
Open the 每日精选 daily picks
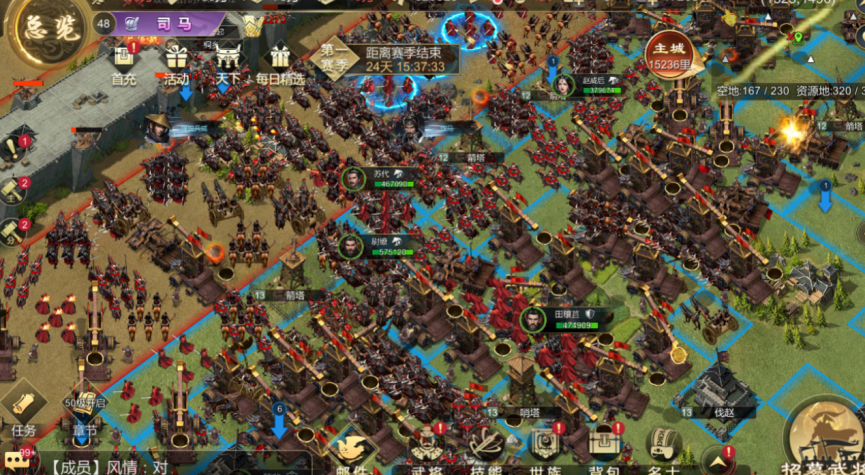(x=276, y=60)
